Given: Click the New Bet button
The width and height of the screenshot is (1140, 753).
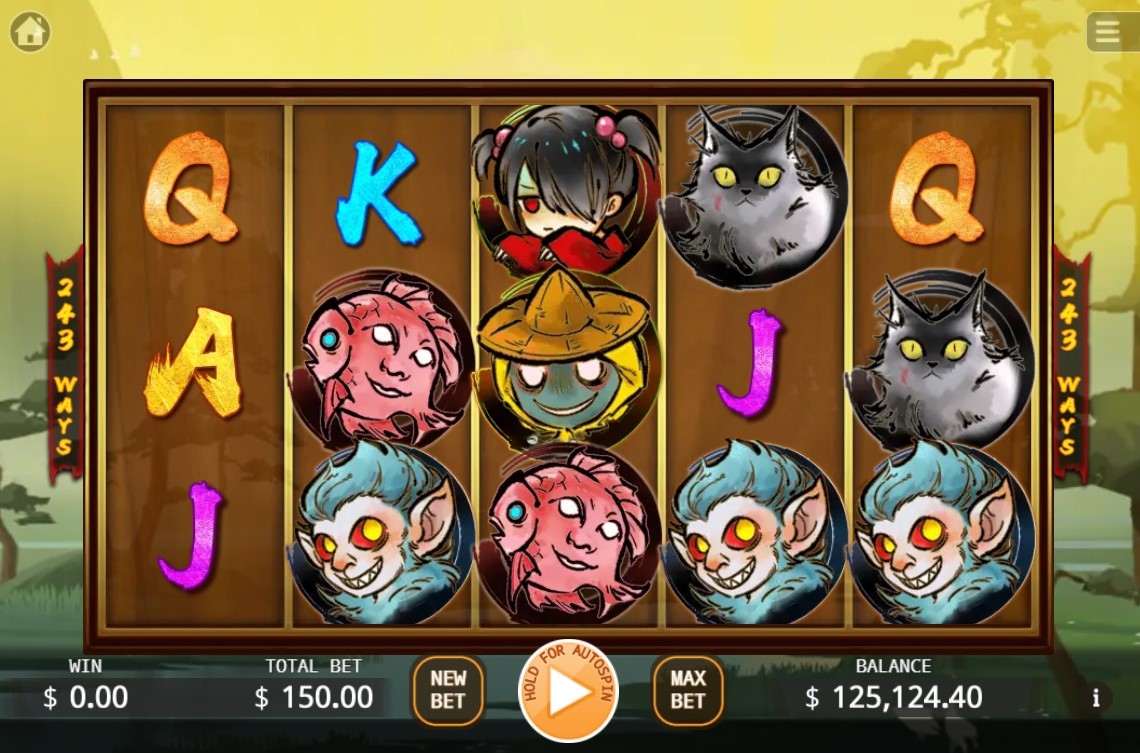Looking at the screenshot, I should (447, 690).
